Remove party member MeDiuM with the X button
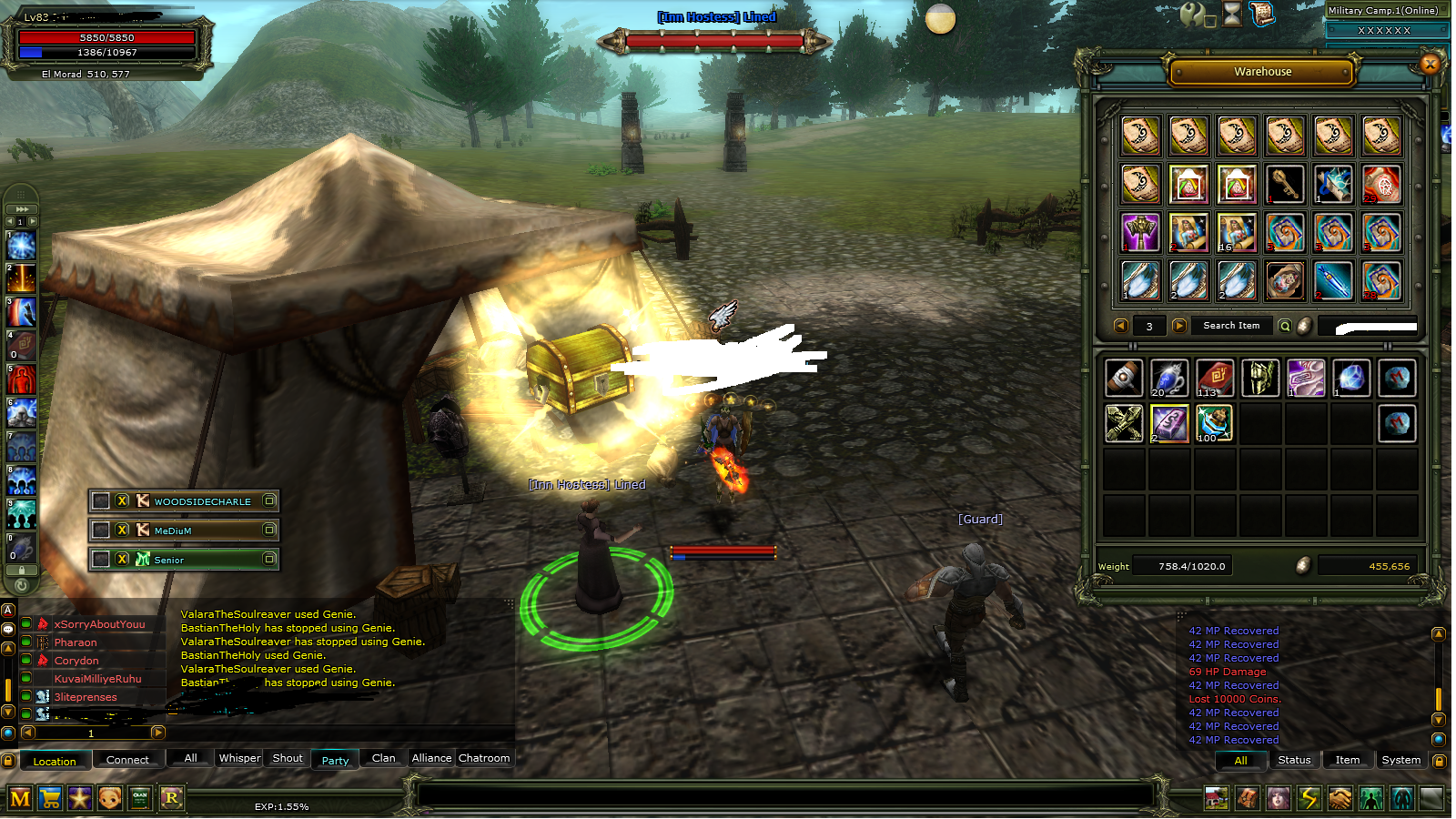The width and height of the screenshot is (1456, 819). click(x=122, y=530)
